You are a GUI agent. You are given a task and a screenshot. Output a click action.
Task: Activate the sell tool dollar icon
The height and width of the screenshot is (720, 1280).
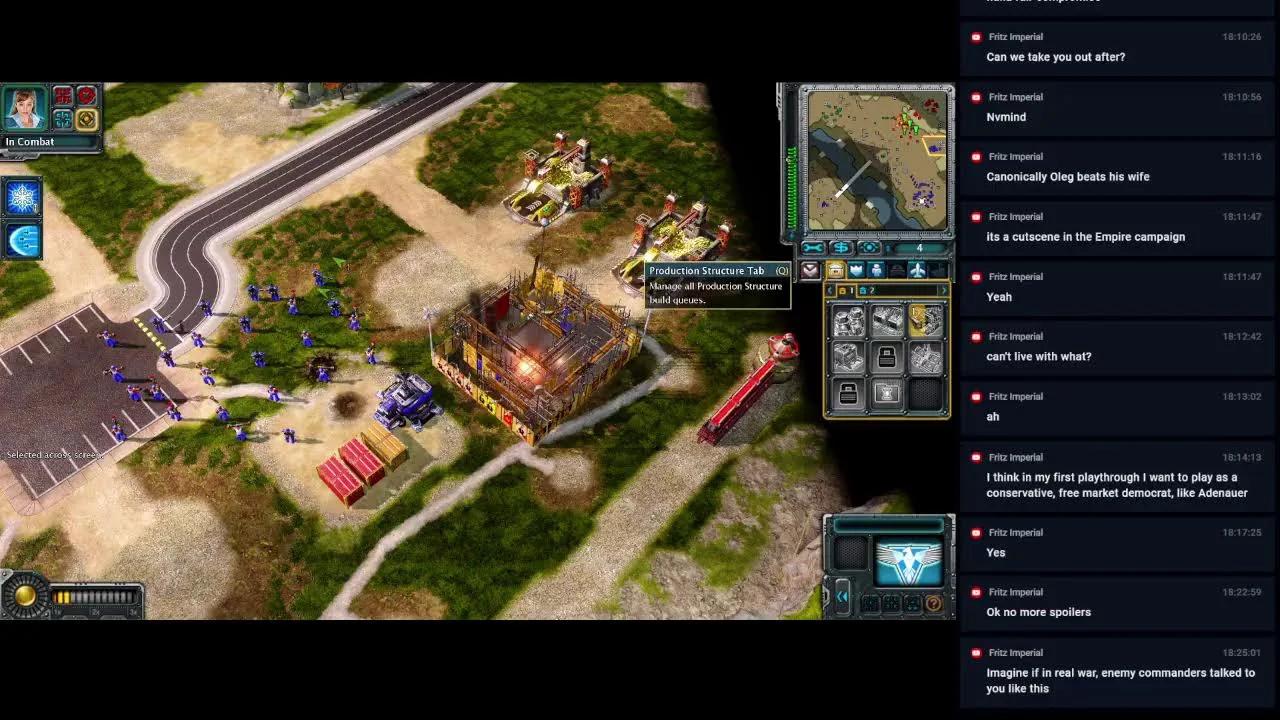(x=841, y=248)
